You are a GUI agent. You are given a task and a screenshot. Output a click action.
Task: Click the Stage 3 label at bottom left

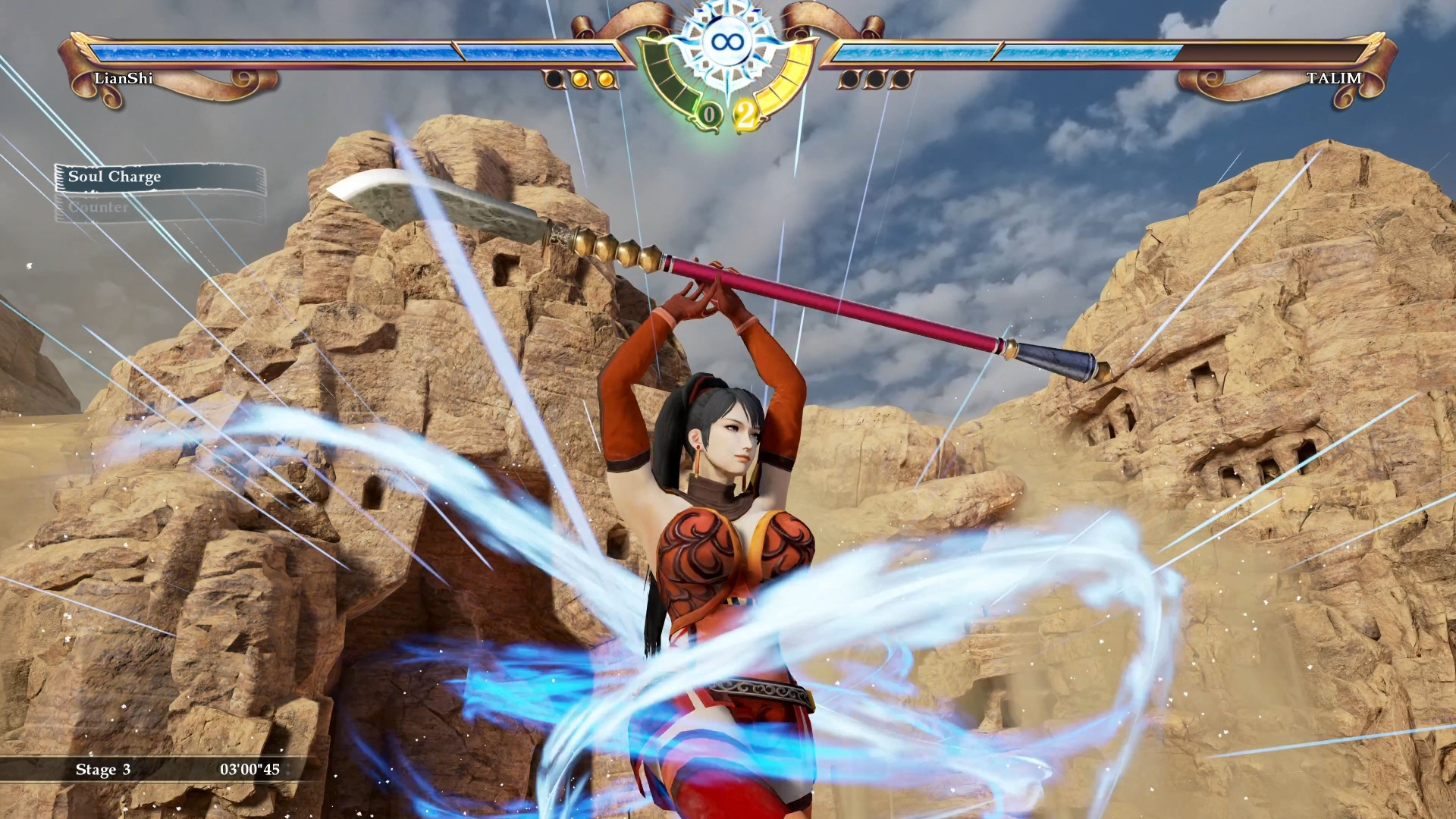[x=103, y=770]
